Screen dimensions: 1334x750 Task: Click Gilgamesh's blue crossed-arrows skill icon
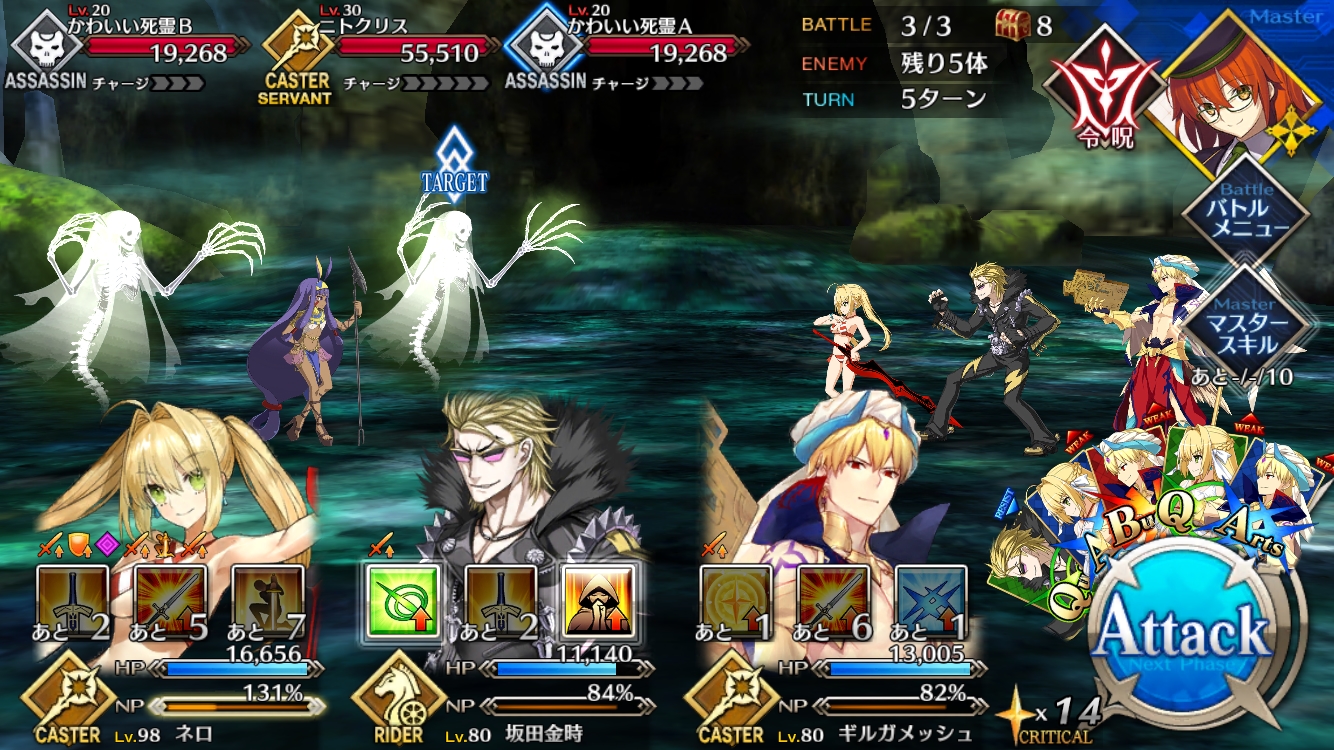point(931,600)
